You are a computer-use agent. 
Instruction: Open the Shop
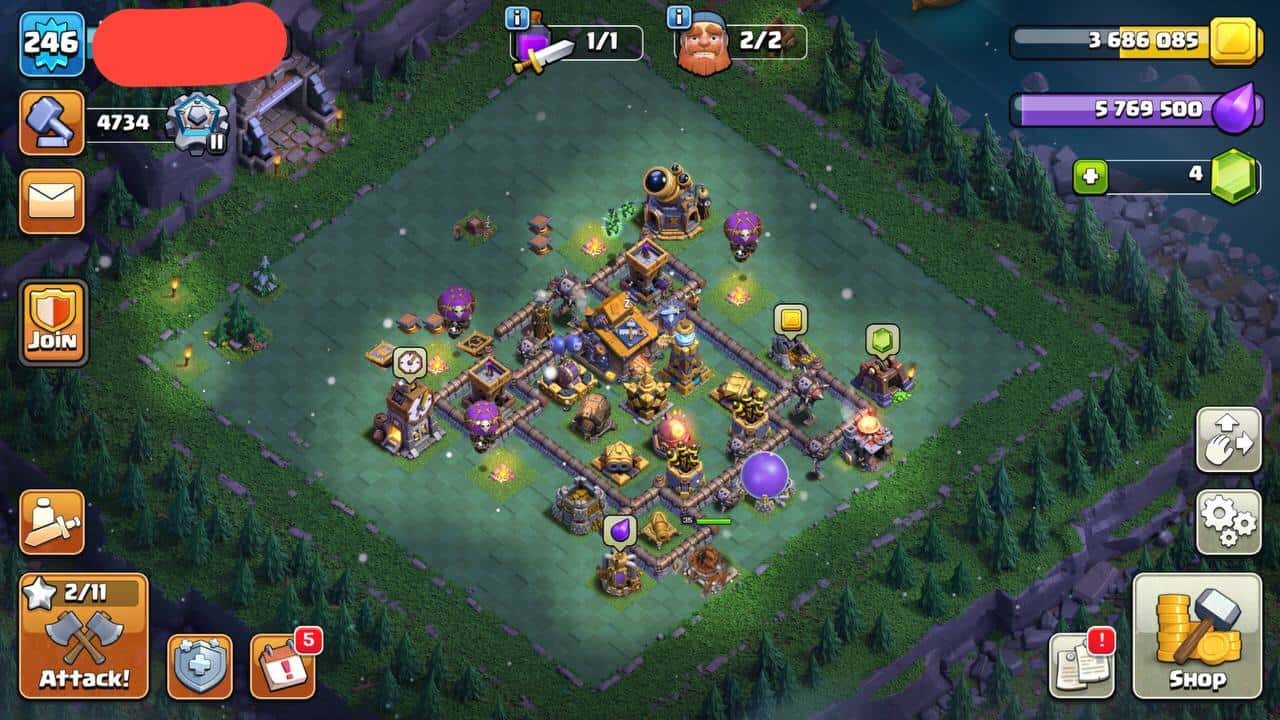[x=1196, y=636]
